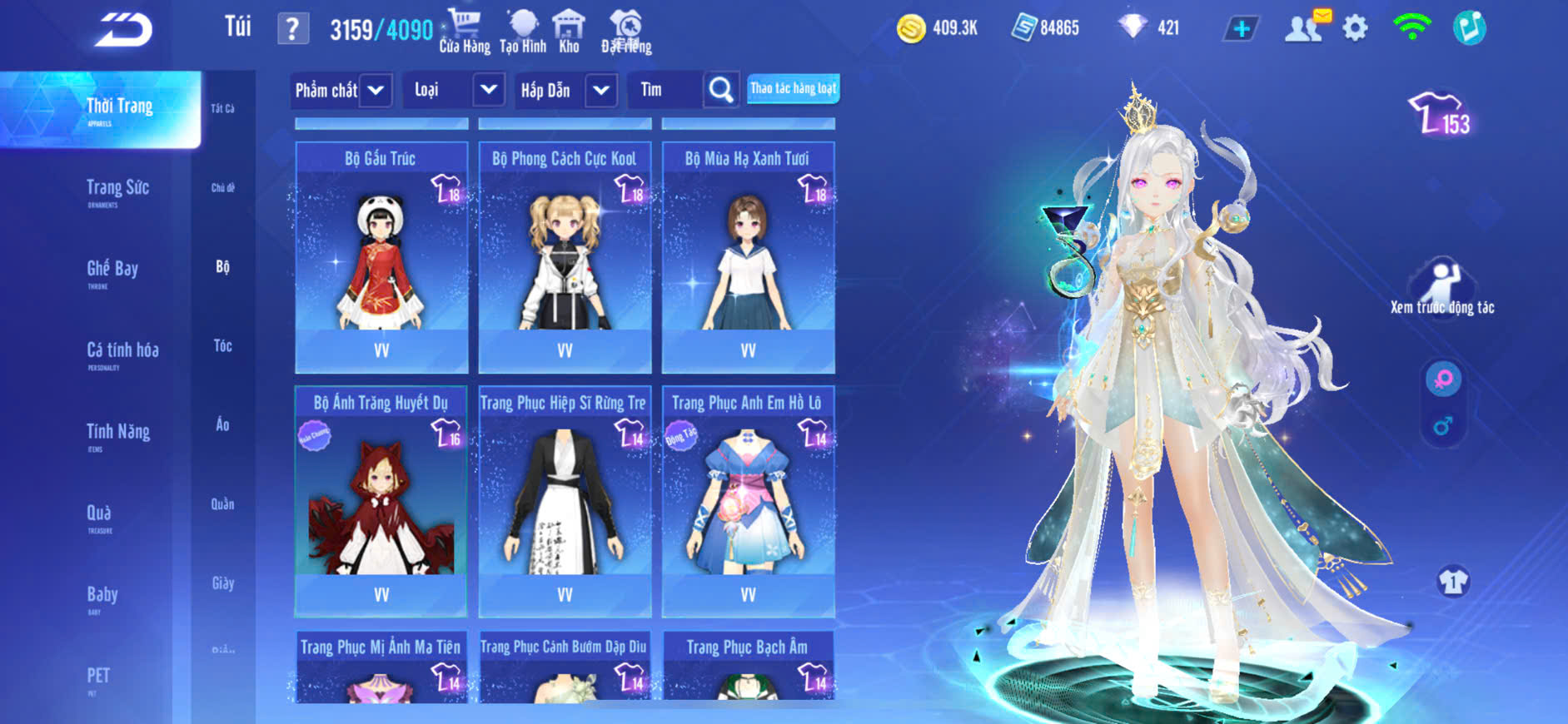The width and height of the screenshot is (1568, 724).
Task: Open the Cá tính hóa tab
Action: [122, 351]
